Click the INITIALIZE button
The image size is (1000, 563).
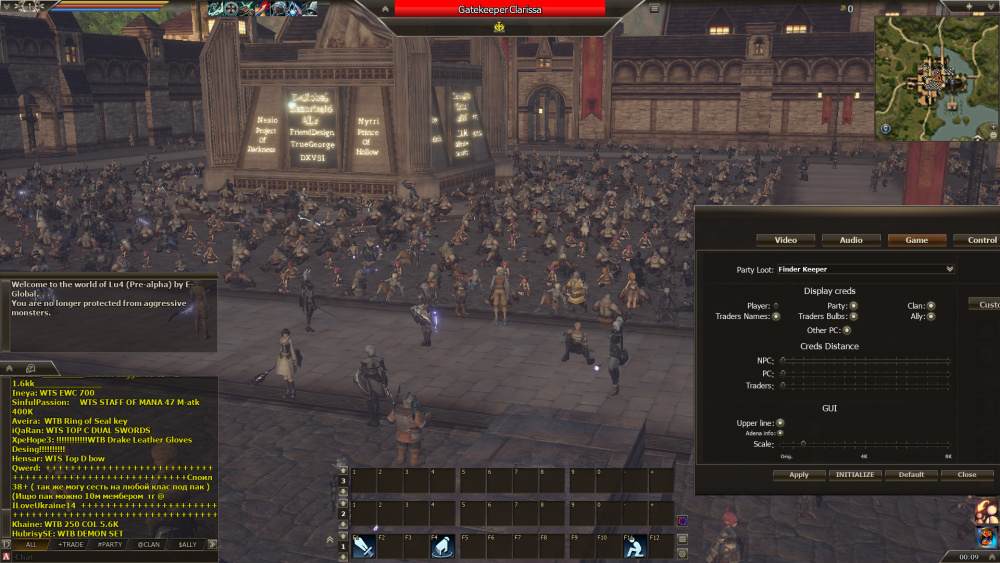[x=855, y=475]
